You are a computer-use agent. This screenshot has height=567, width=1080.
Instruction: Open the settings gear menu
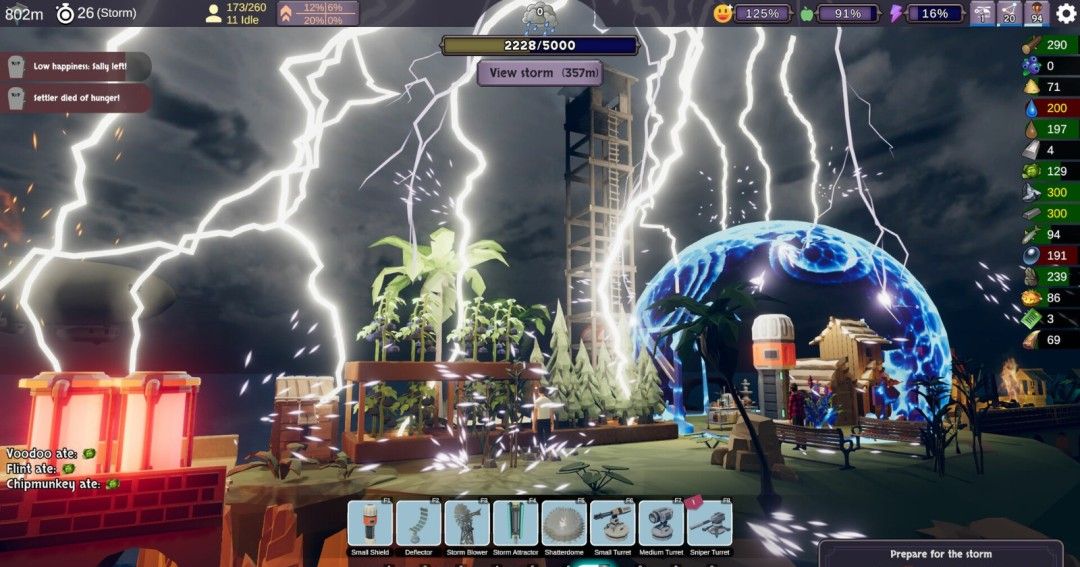tap(1065, 13)
